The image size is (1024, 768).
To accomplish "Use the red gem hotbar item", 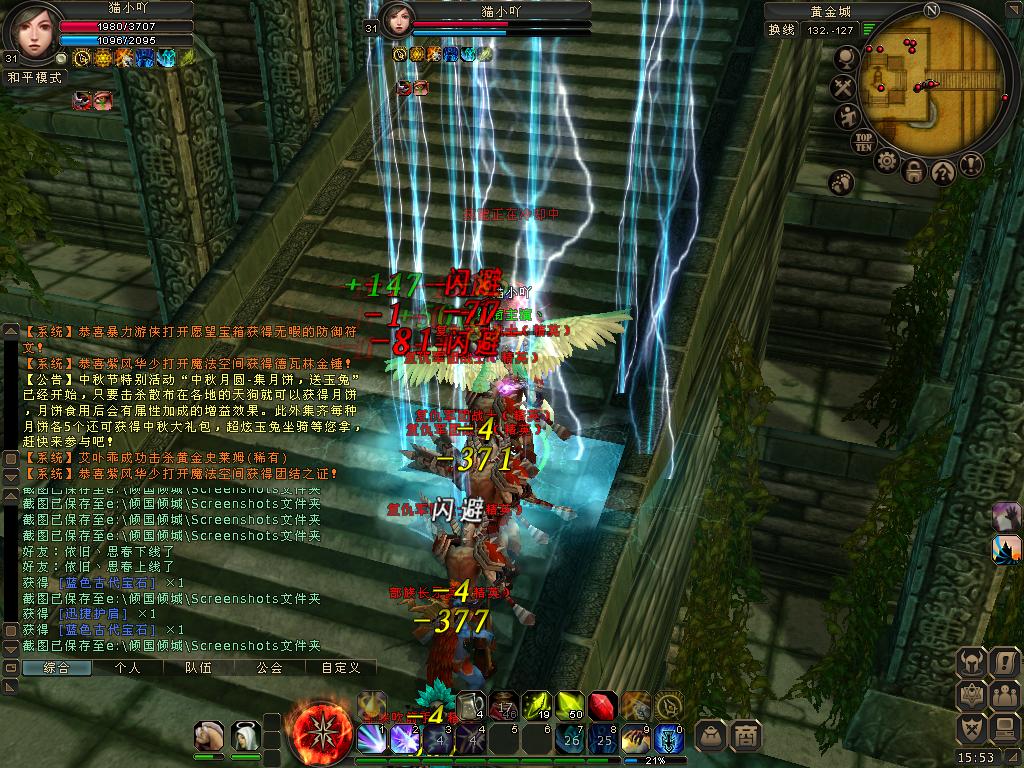I will pyautogui.click(x=602, y=706).
